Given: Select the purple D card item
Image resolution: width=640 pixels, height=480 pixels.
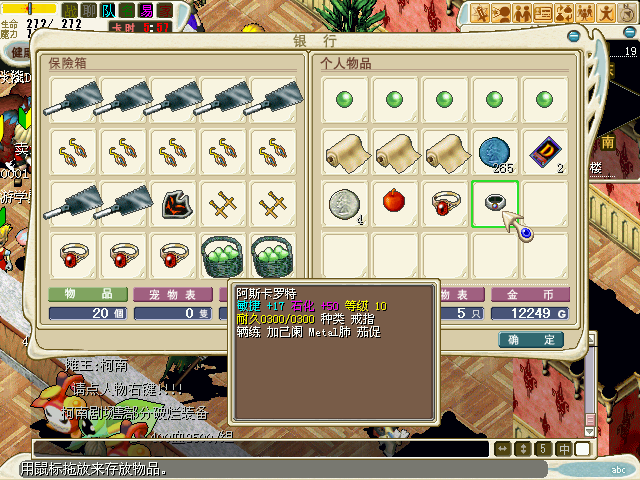Looking at the screenshot, I should (545, 150).
